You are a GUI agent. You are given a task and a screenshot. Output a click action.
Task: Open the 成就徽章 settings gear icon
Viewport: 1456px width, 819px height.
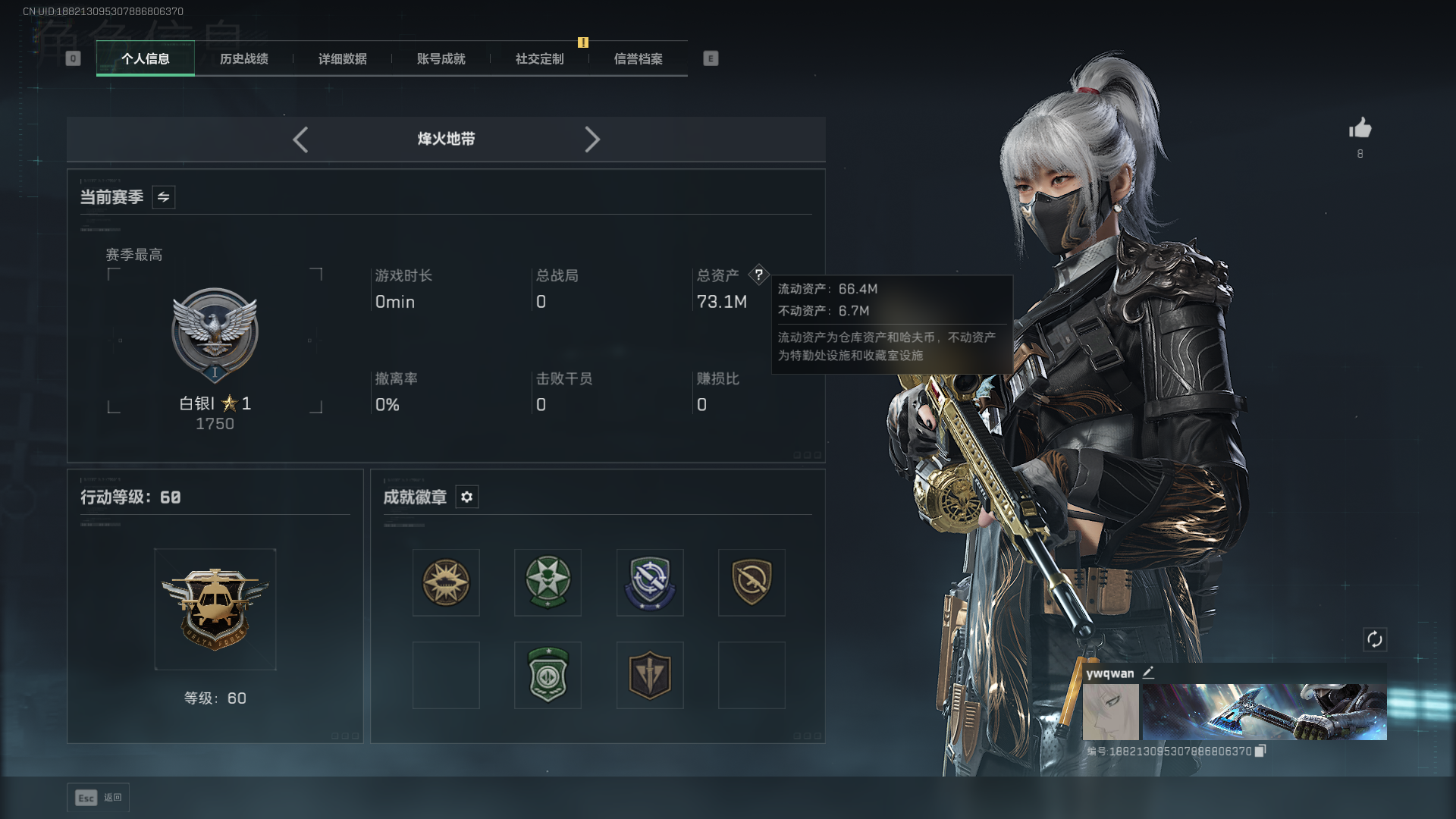[467, 497]
